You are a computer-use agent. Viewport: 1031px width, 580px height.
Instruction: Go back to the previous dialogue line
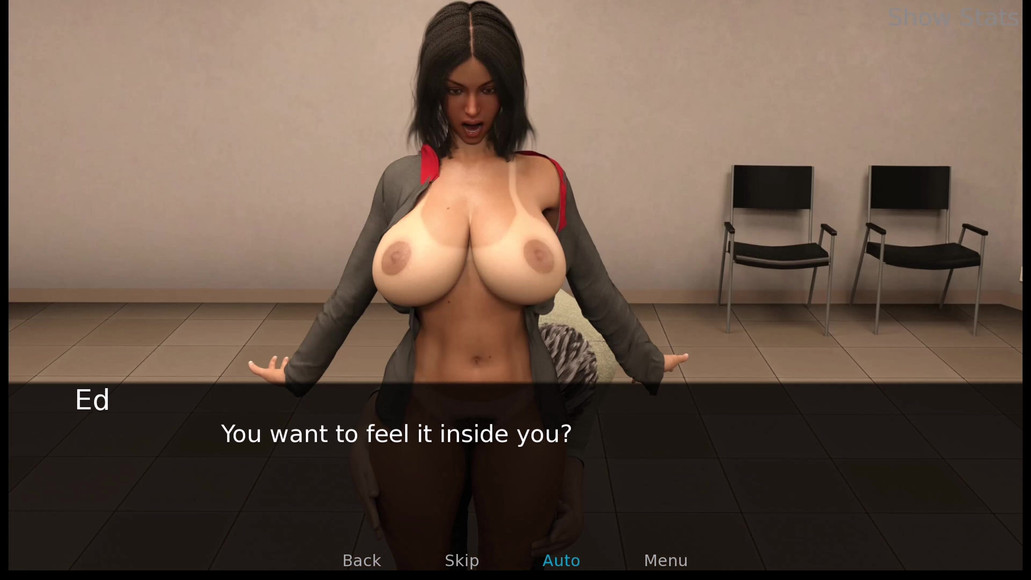361,561
